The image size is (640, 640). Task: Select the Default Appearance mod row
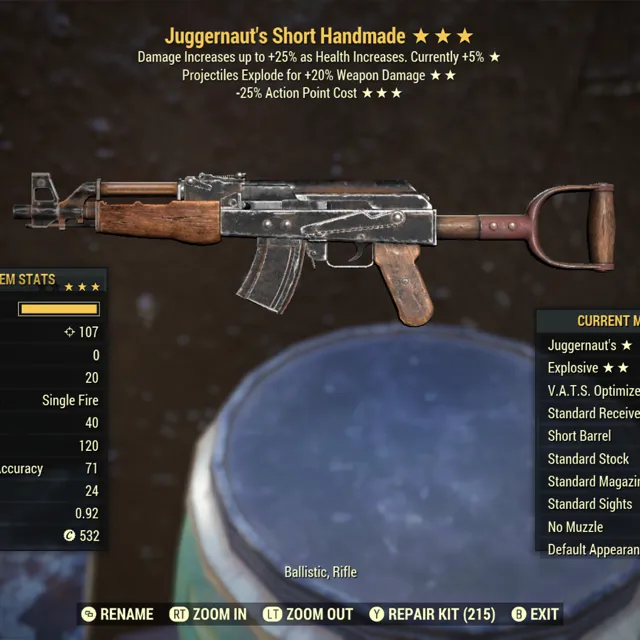[x=593, y=550]
